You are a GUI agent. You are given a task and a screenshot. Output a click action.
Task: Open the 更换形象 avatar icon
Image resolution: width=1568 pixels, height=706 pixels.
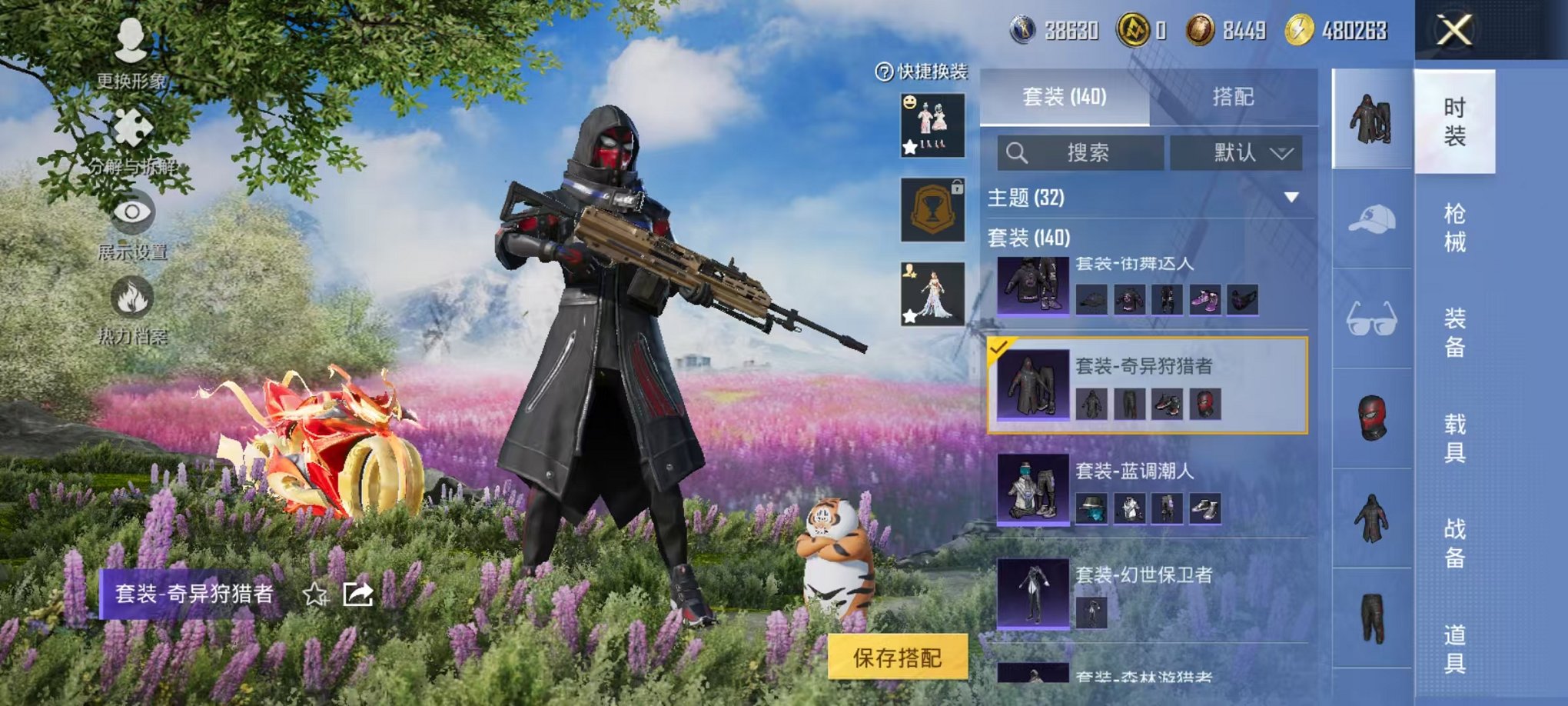[x=131, y=42]
